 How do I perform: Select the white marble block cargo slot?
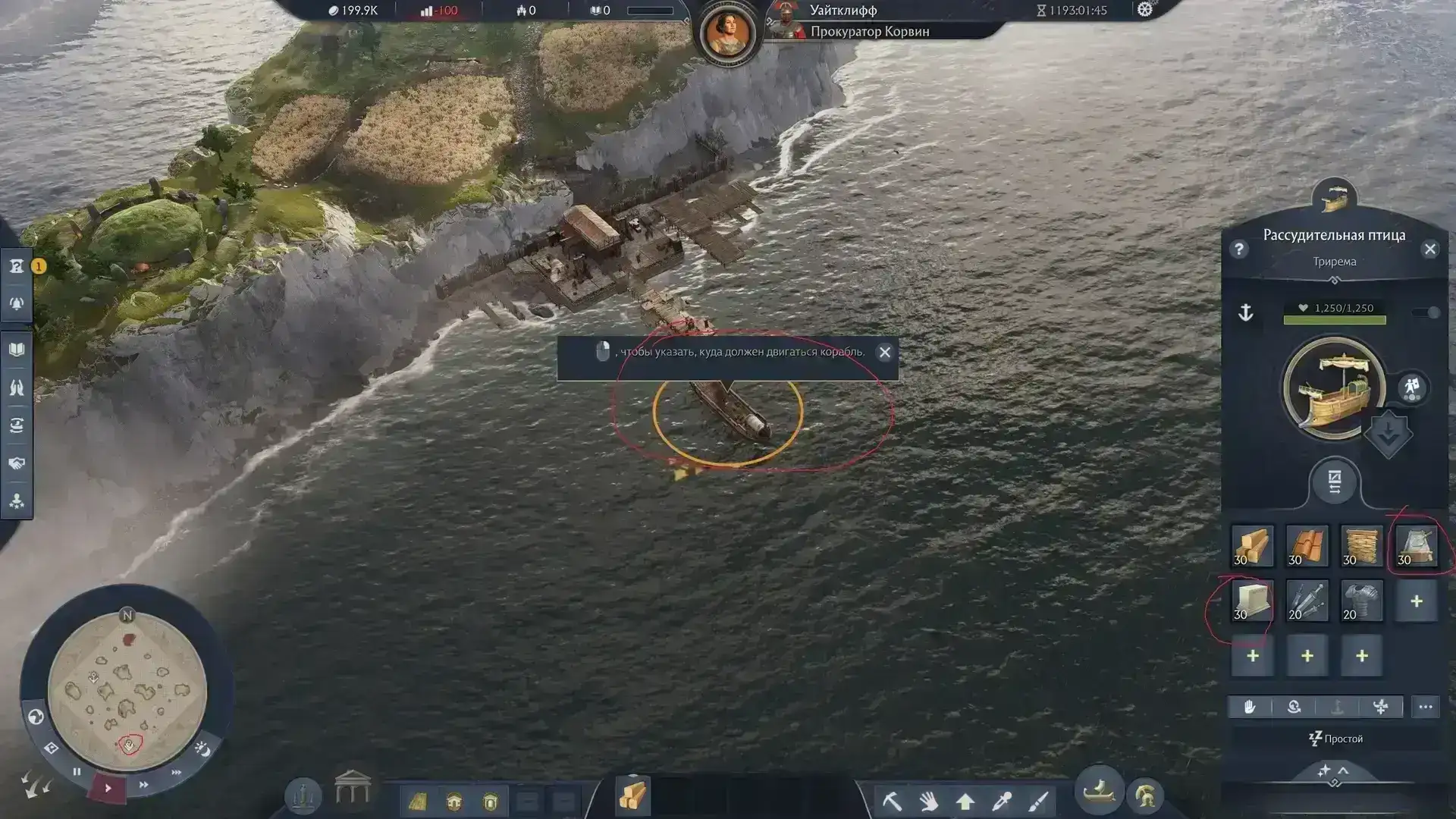1252,601
